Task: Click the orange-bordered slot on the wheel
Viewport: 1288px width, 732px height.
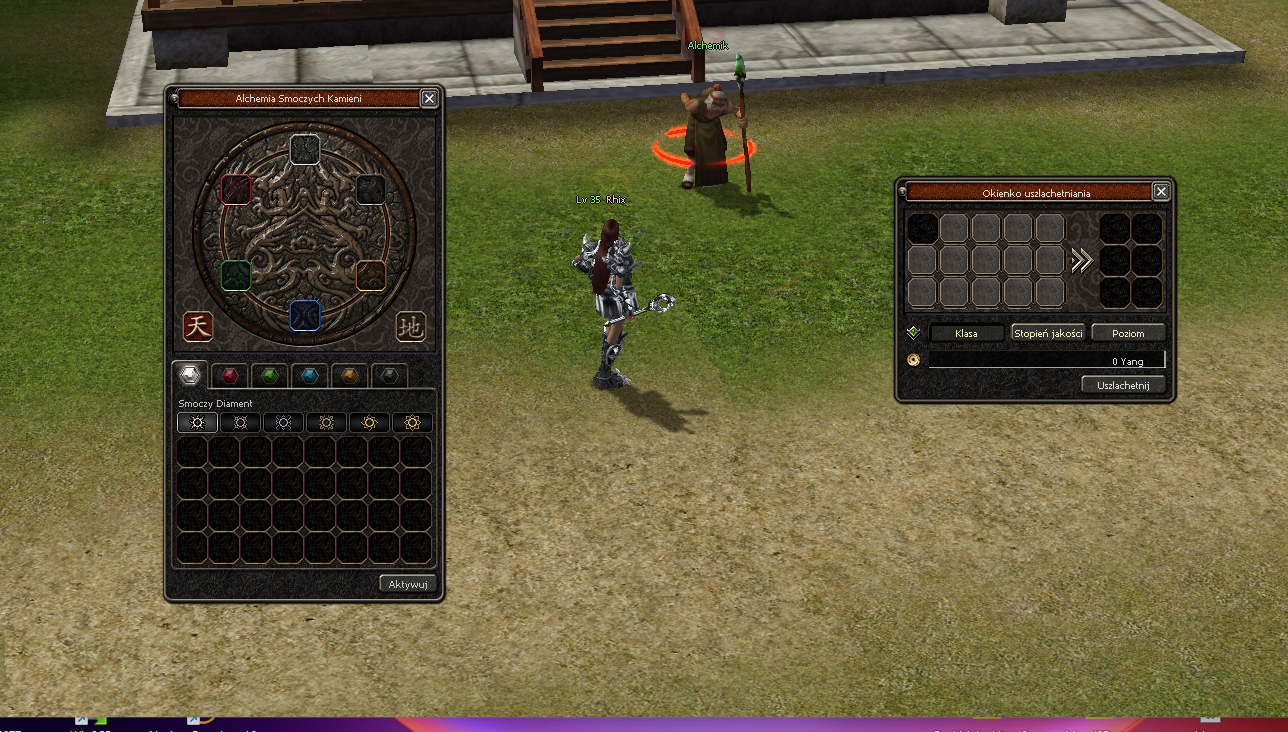Action: [x=371, y=275]
